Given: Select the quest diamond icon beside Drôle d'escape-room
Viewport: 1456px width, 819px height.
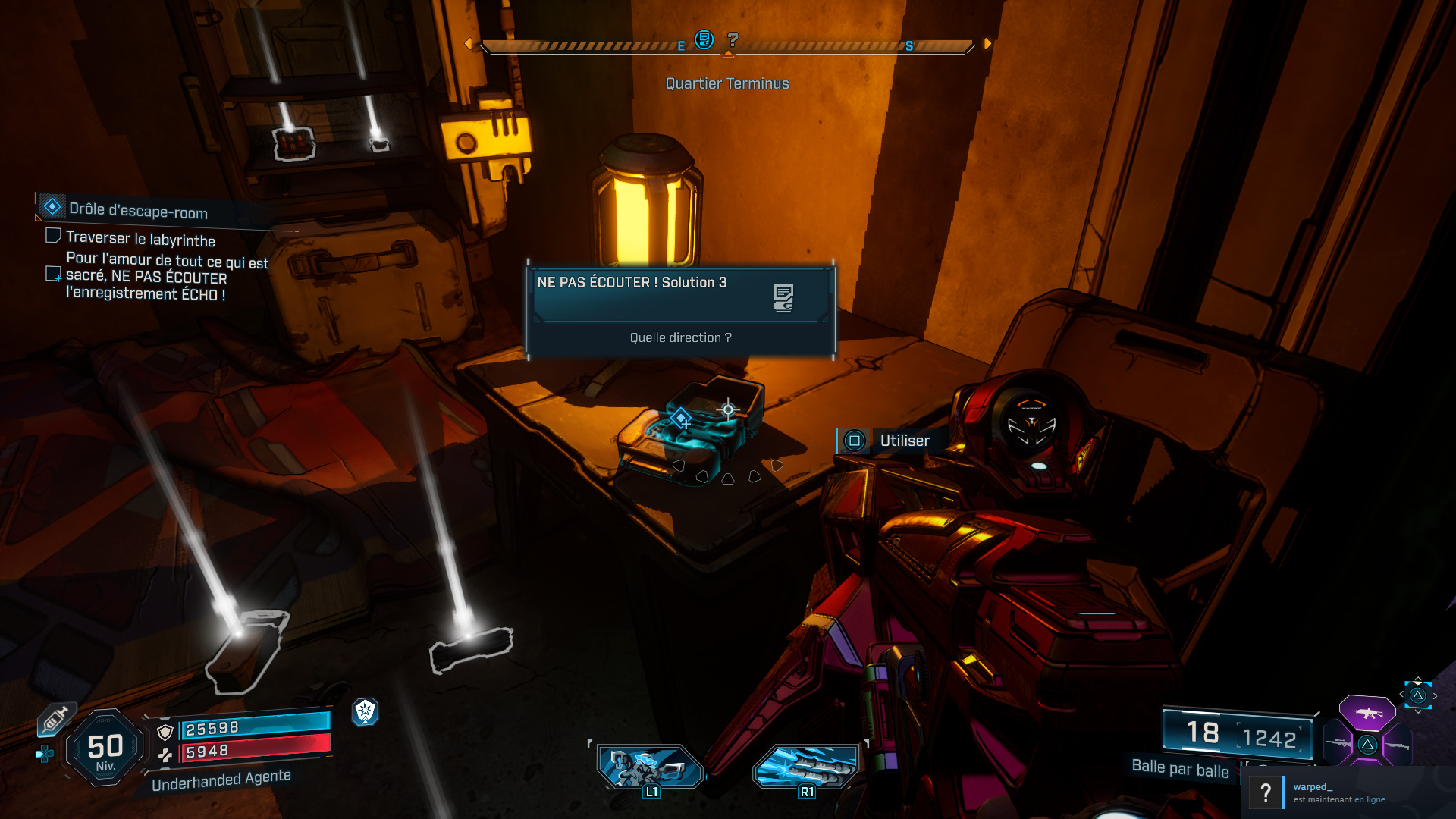Looking at the screenshot, I should (52, 205).
